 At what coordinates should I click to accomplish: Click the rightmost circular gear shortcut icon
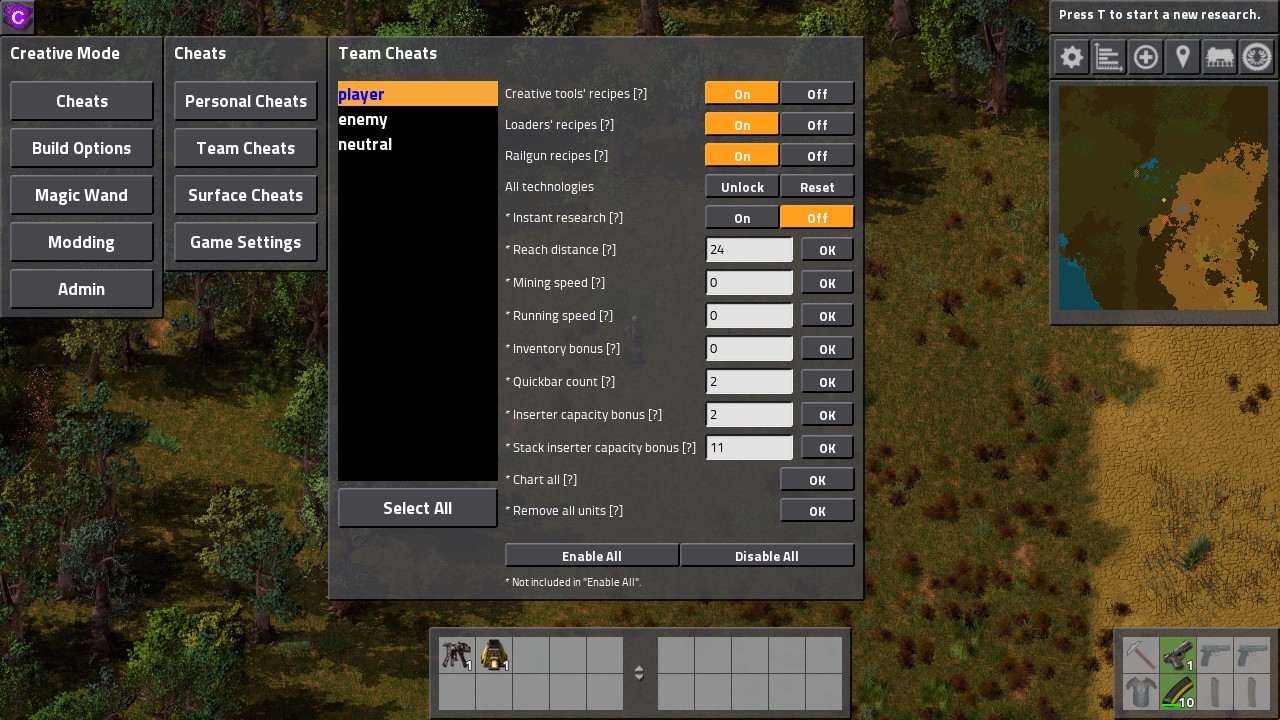click(x=1256, y=57)
